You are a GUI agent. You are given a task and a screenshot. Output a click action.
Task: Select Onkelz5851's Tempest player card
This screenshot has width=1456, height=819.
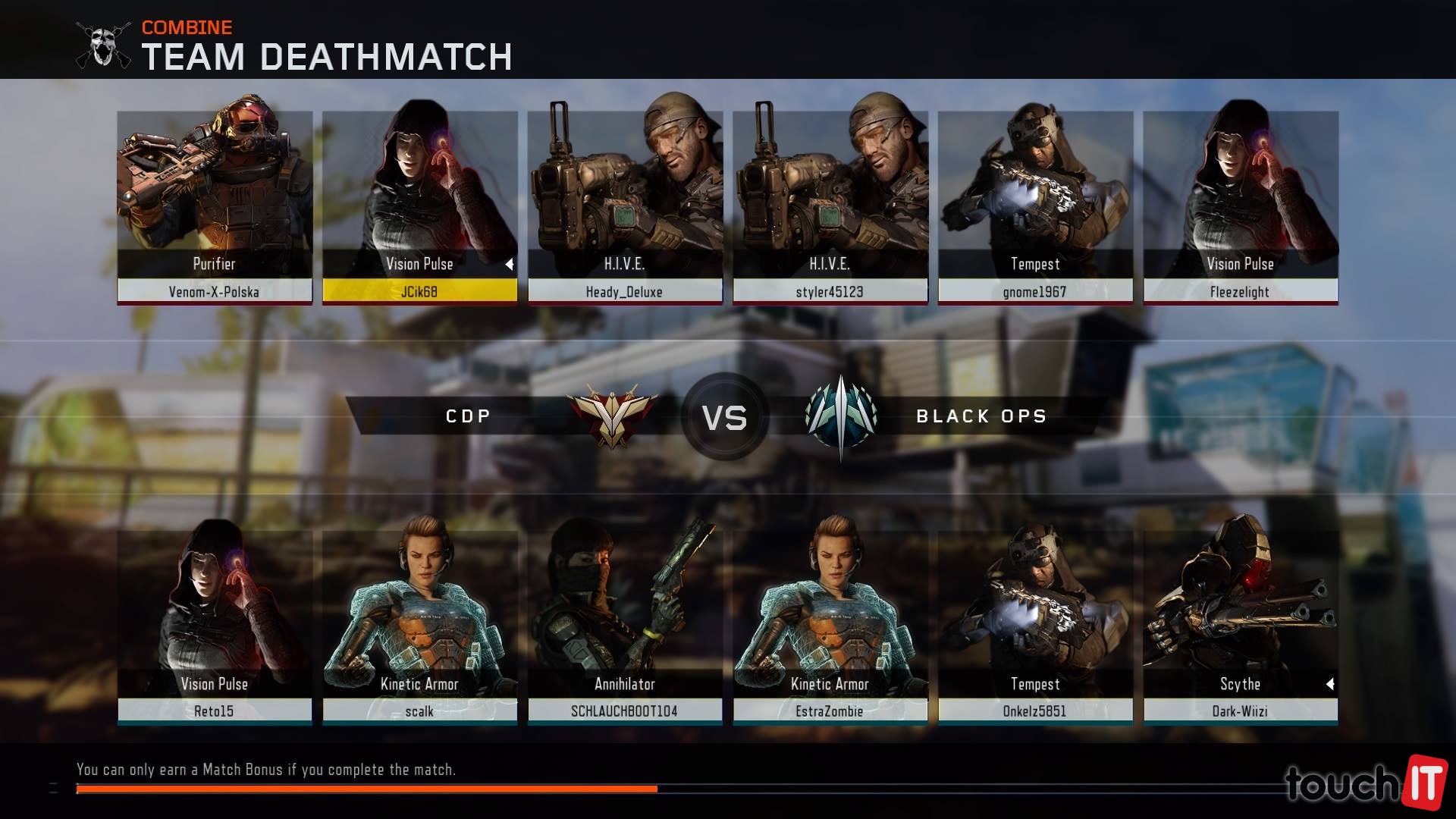pos(1035,626)
